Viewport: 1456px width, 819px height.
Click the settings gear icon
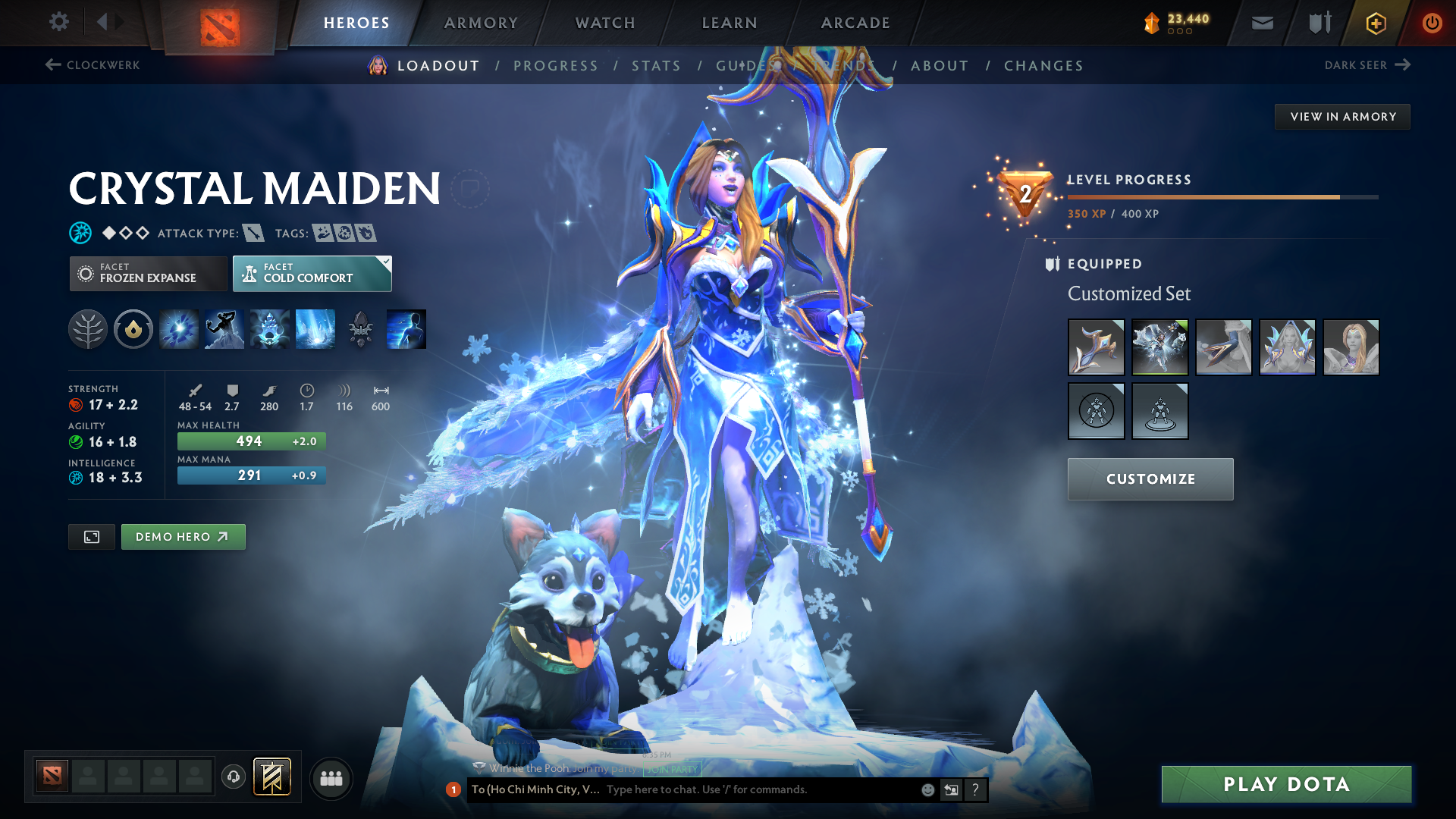click(x=58, y=22)
